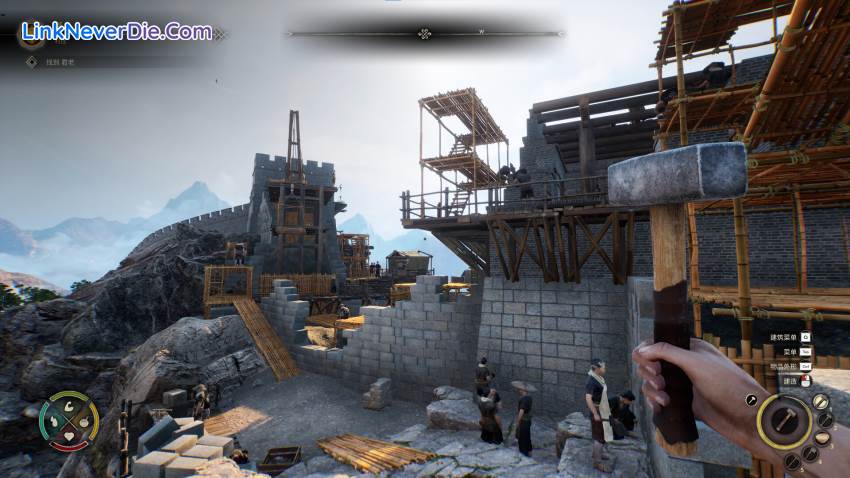Choose the tool slot numbered 1
850x478 pixels.
point(820,401)
